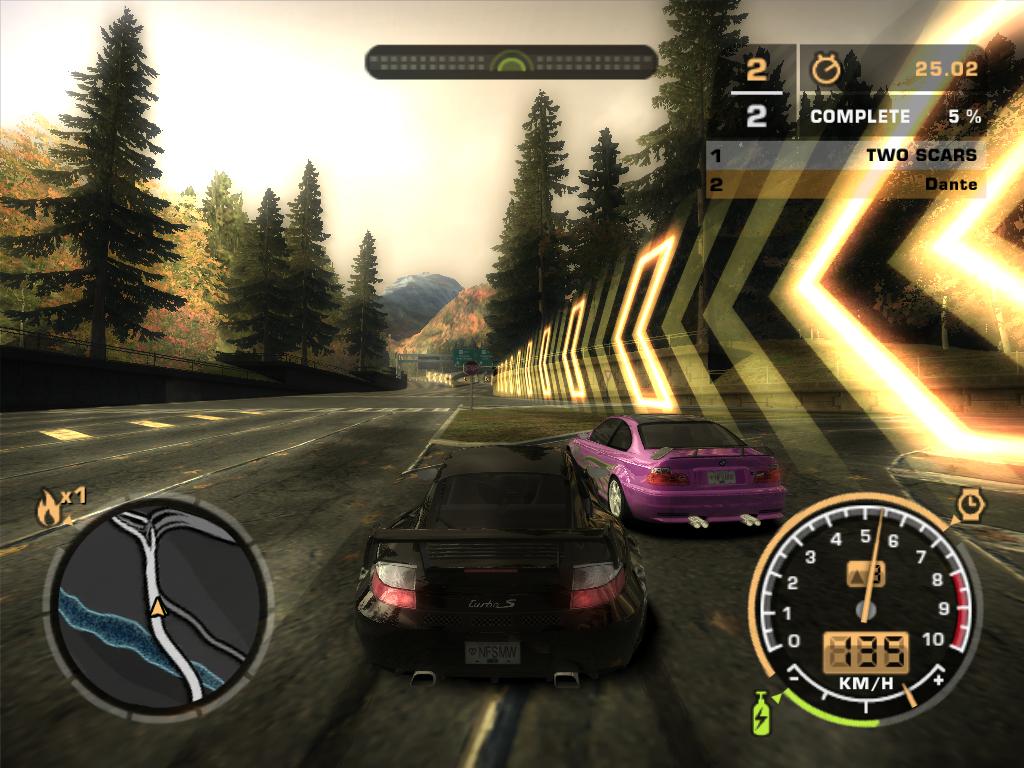Select the Dante leaderboard row
This screenshot has width=1024, height=768.
pos(845,184)
